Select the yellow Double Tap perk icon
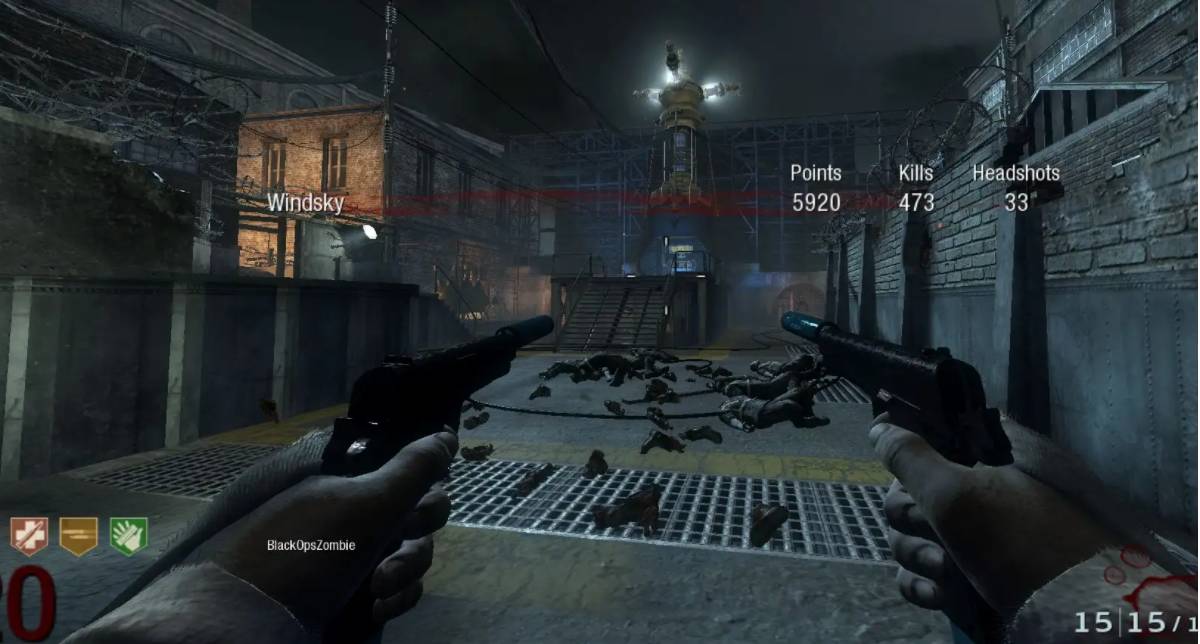Image resolution: width=1200 pixels, height=644 pixels. click(78, 536)
